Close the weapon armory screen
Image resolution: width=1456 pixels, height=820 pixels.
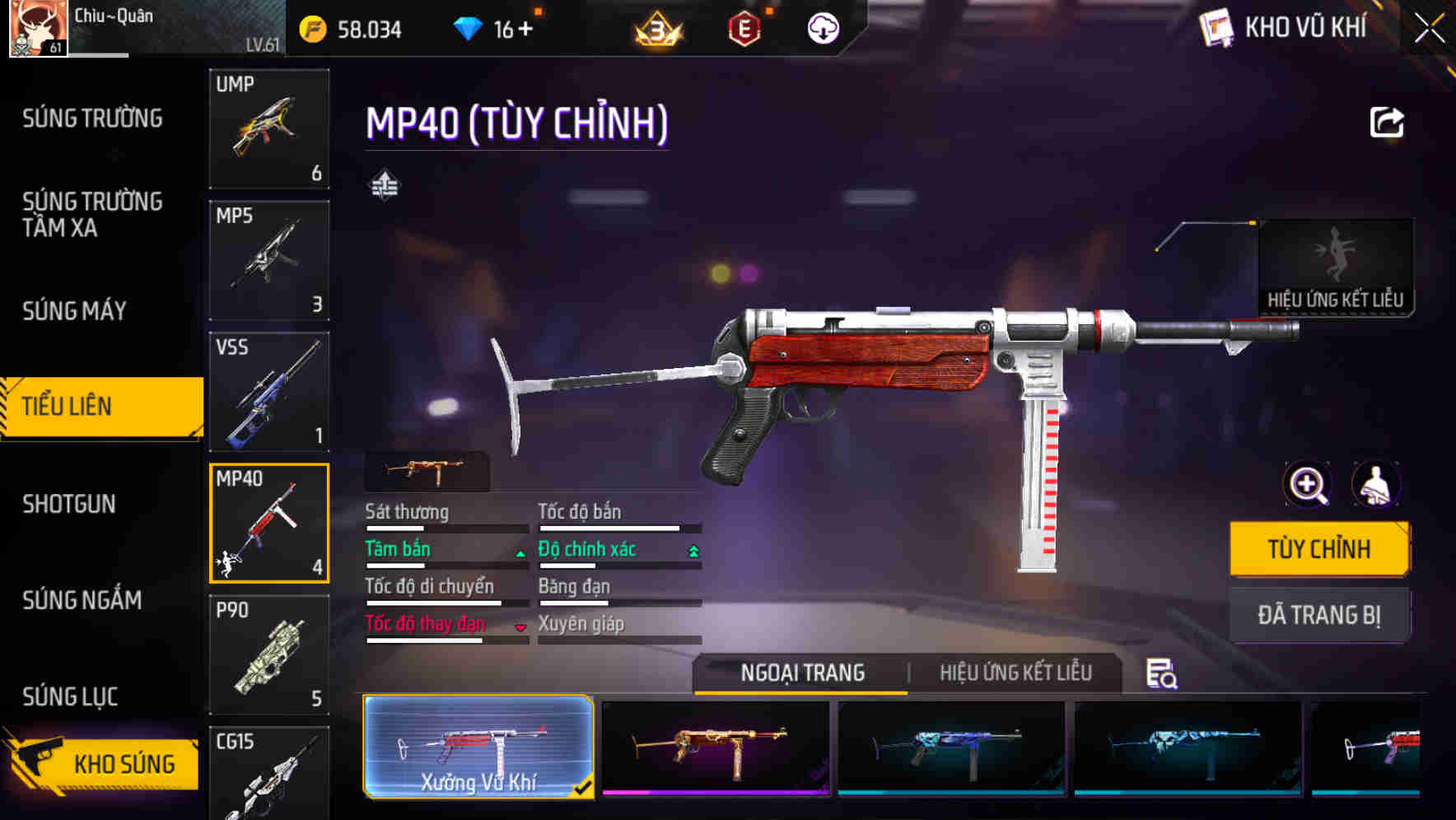[x=1429, y=29]
